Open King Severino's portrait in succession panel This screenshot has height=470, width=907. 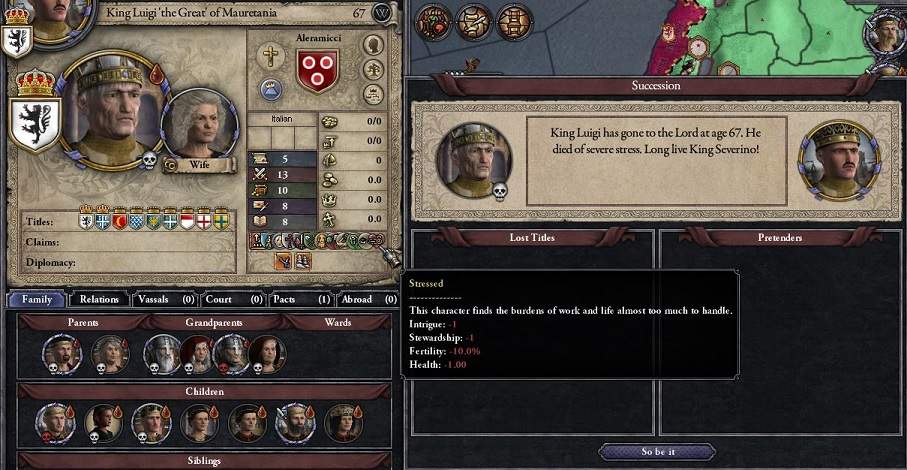point(839,159)
